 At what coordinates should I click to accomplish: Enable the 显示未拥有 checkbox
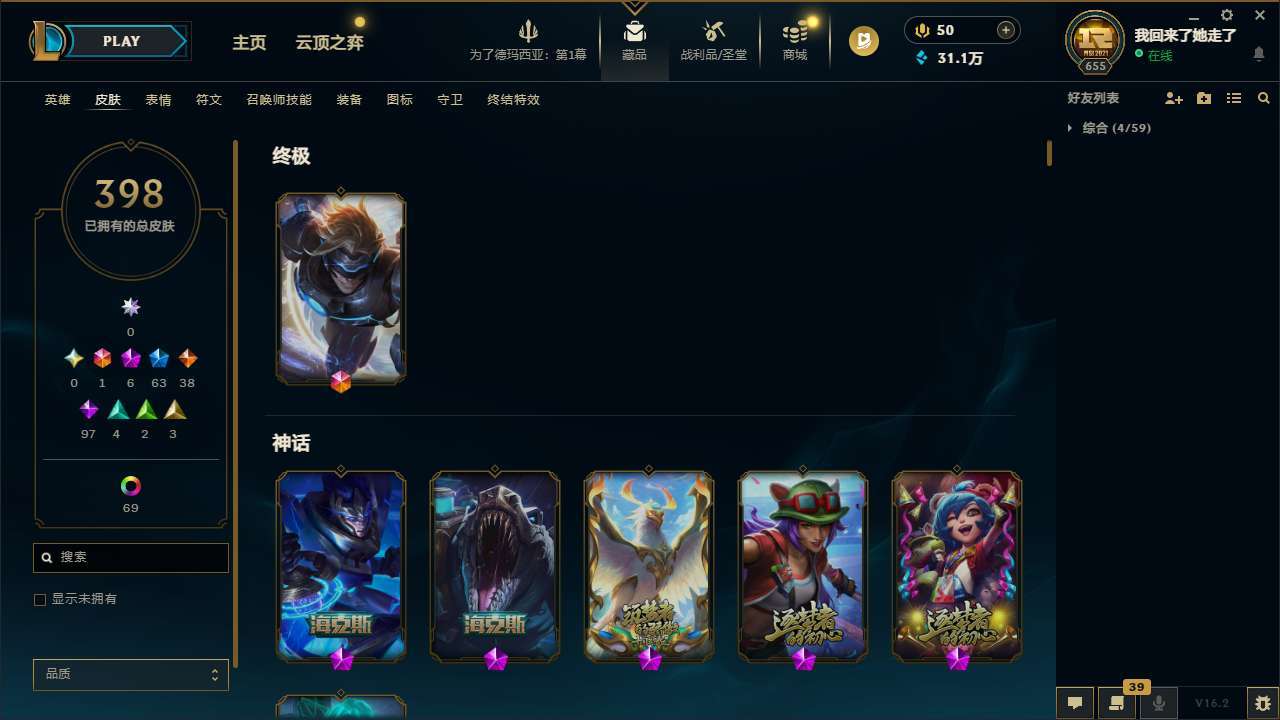coord(40,599)
